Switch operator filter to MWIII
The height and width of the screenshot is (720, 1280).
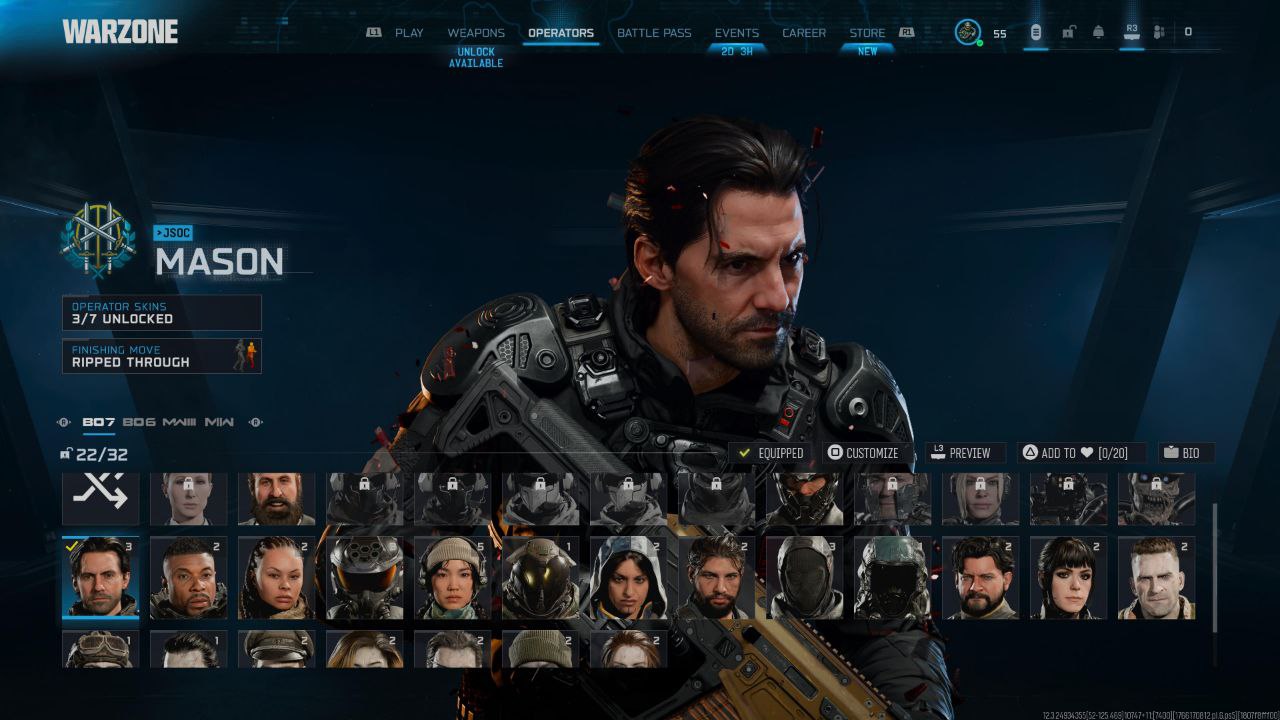tap(179, 422)
